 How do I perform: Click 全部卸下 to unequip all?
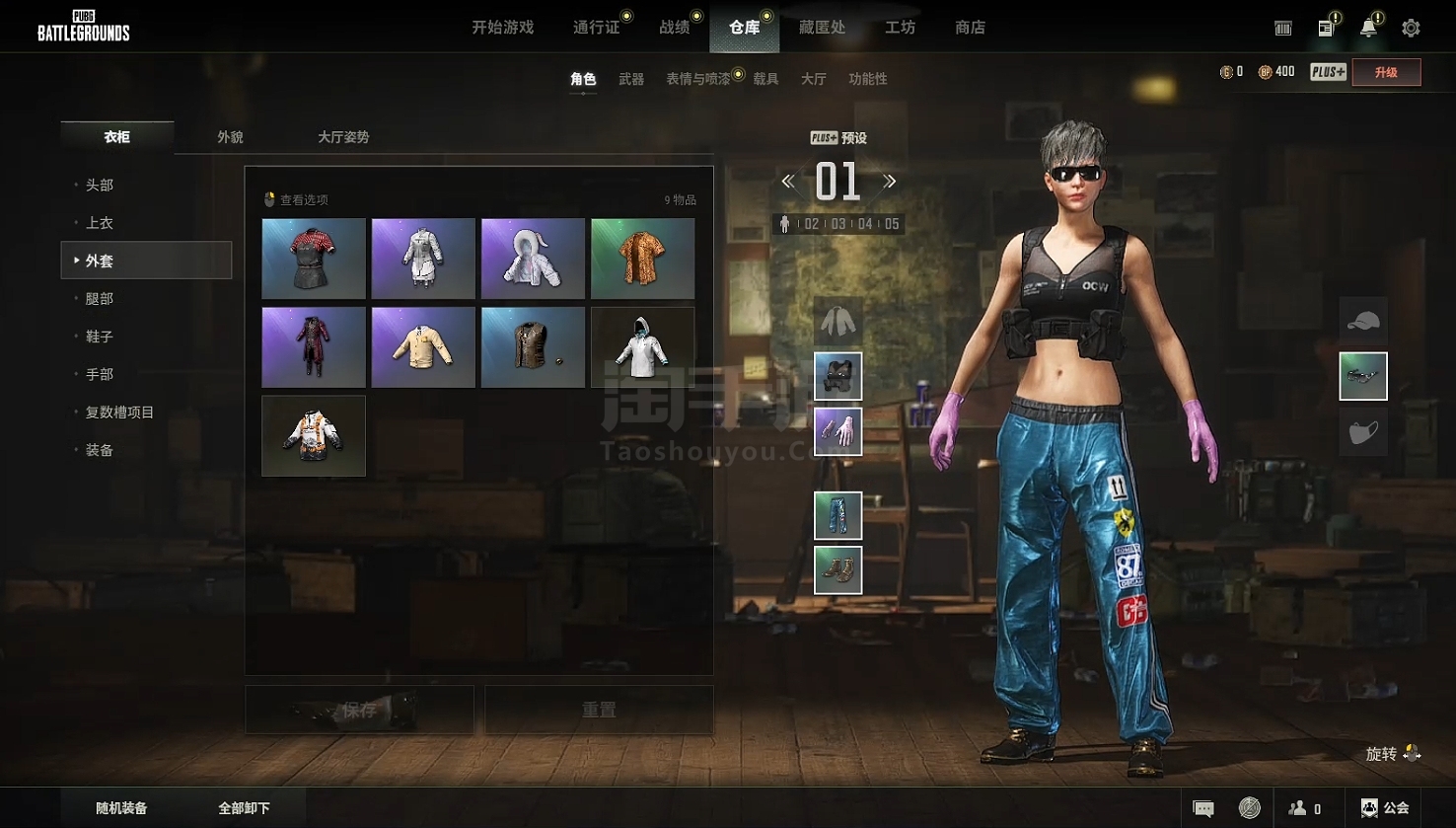point(244,808)
